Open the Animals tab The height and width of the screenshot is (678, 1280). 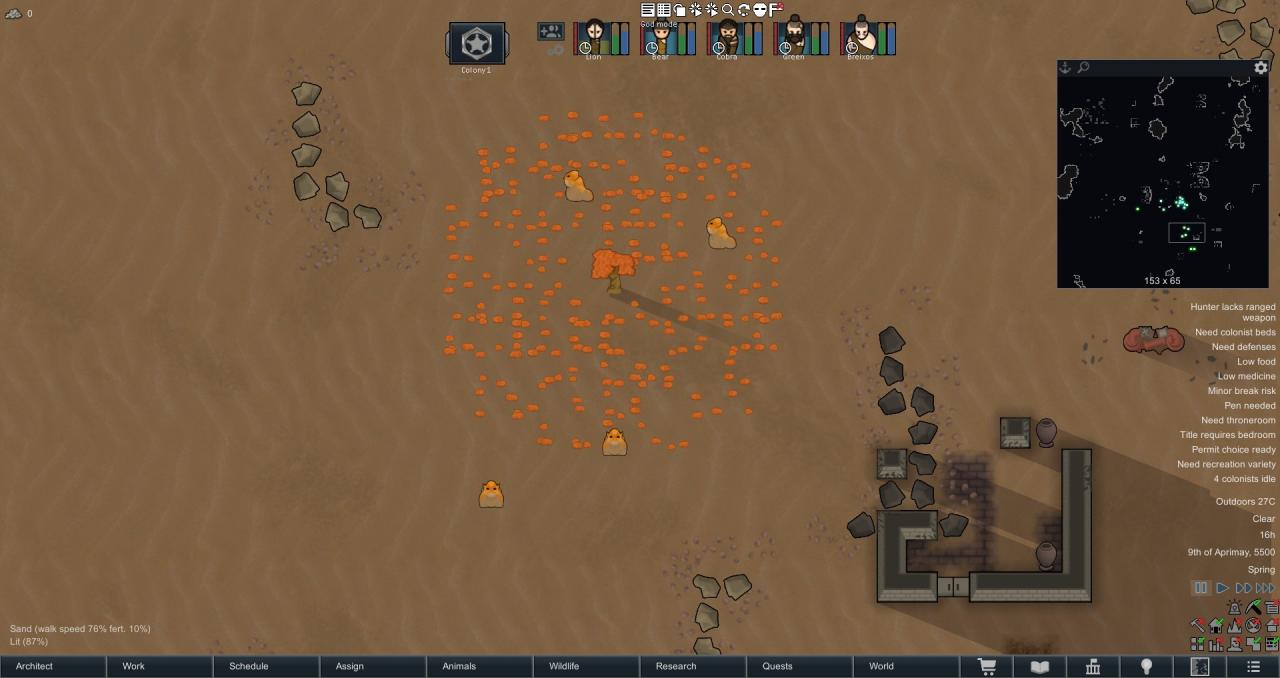tap(459, 666)
